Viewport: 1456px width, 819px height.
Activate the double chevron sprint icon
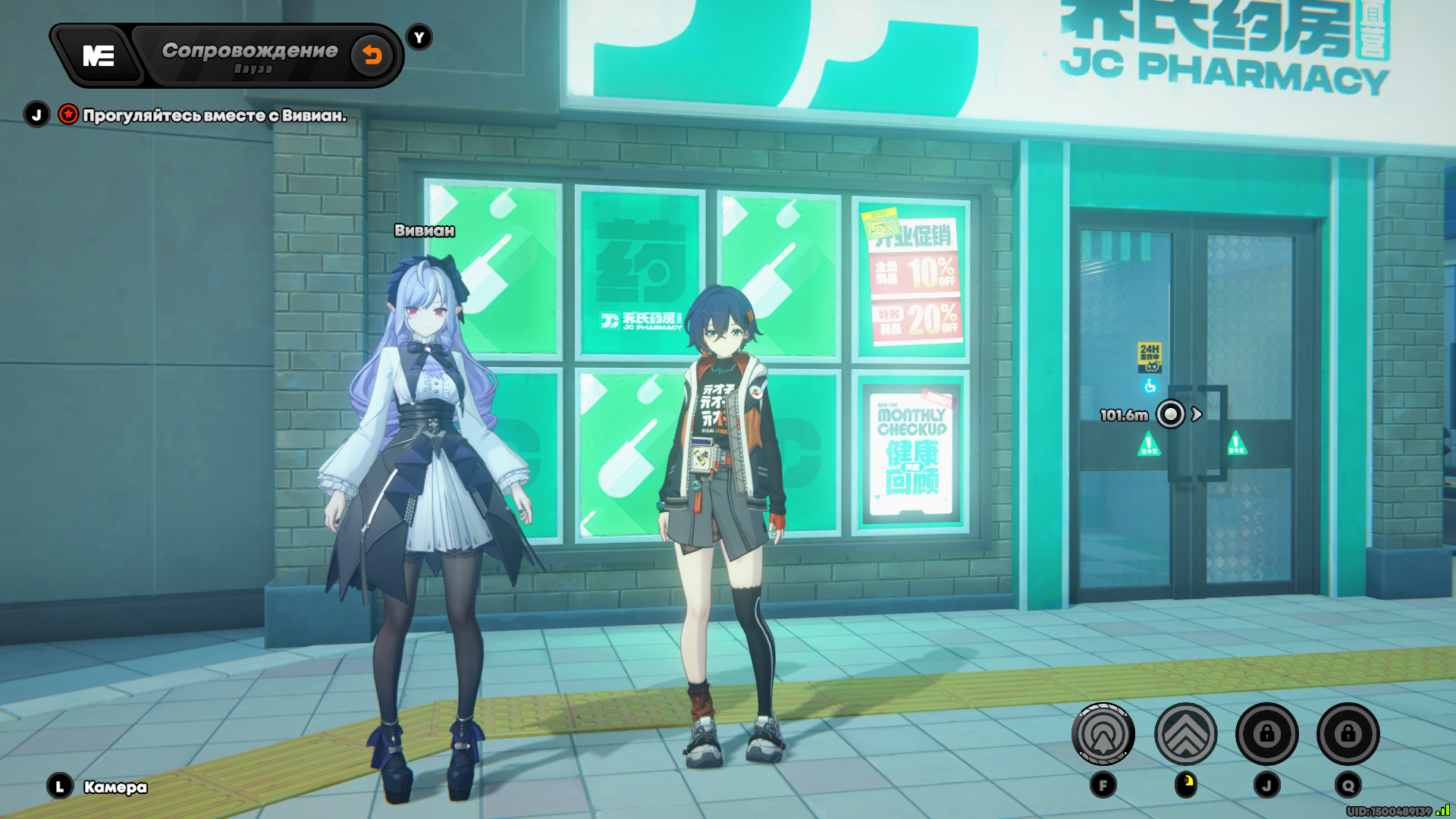point(1185,734)
